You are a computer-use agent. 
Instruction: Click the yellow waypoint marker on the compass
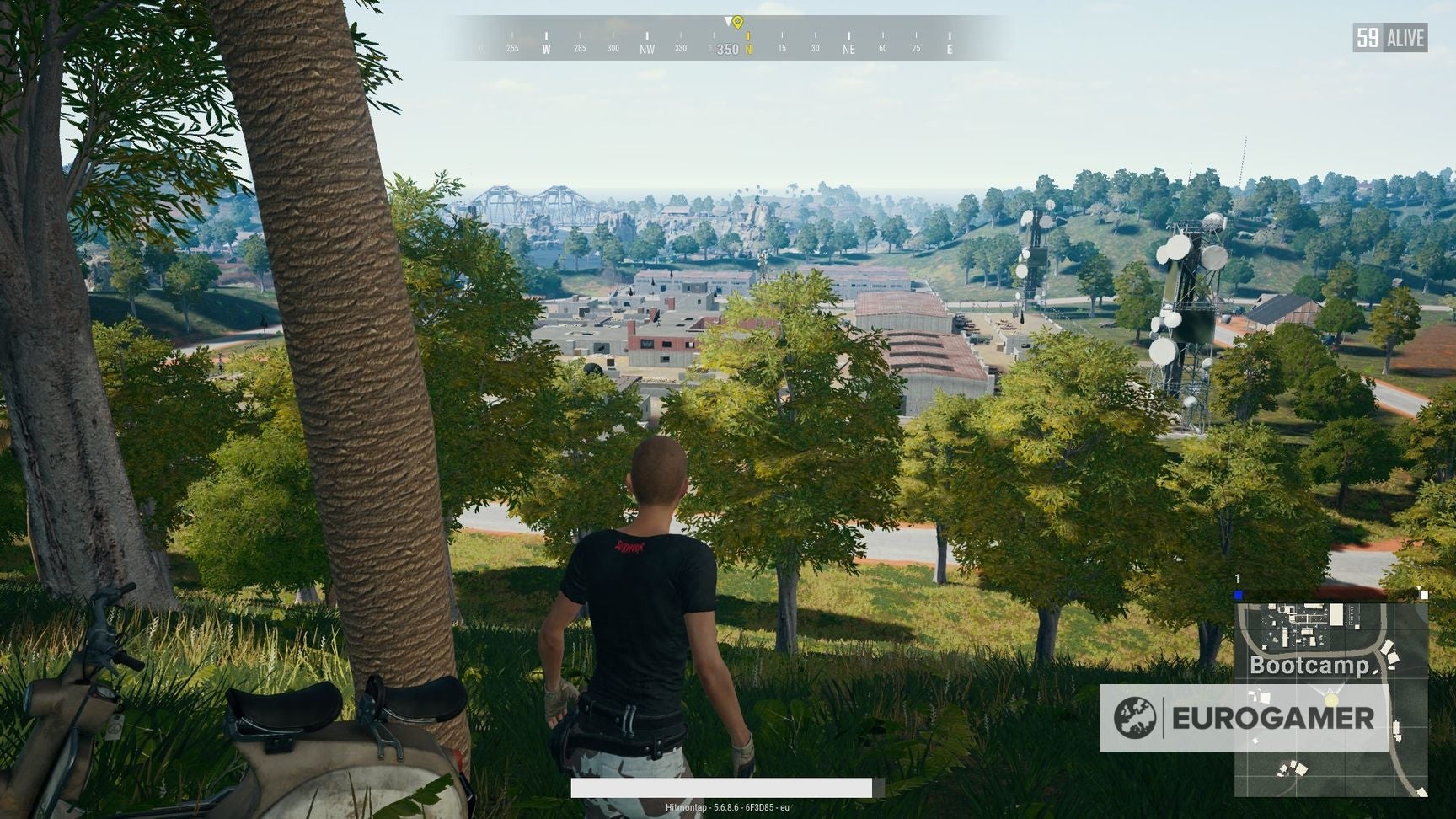coord(738,22)
